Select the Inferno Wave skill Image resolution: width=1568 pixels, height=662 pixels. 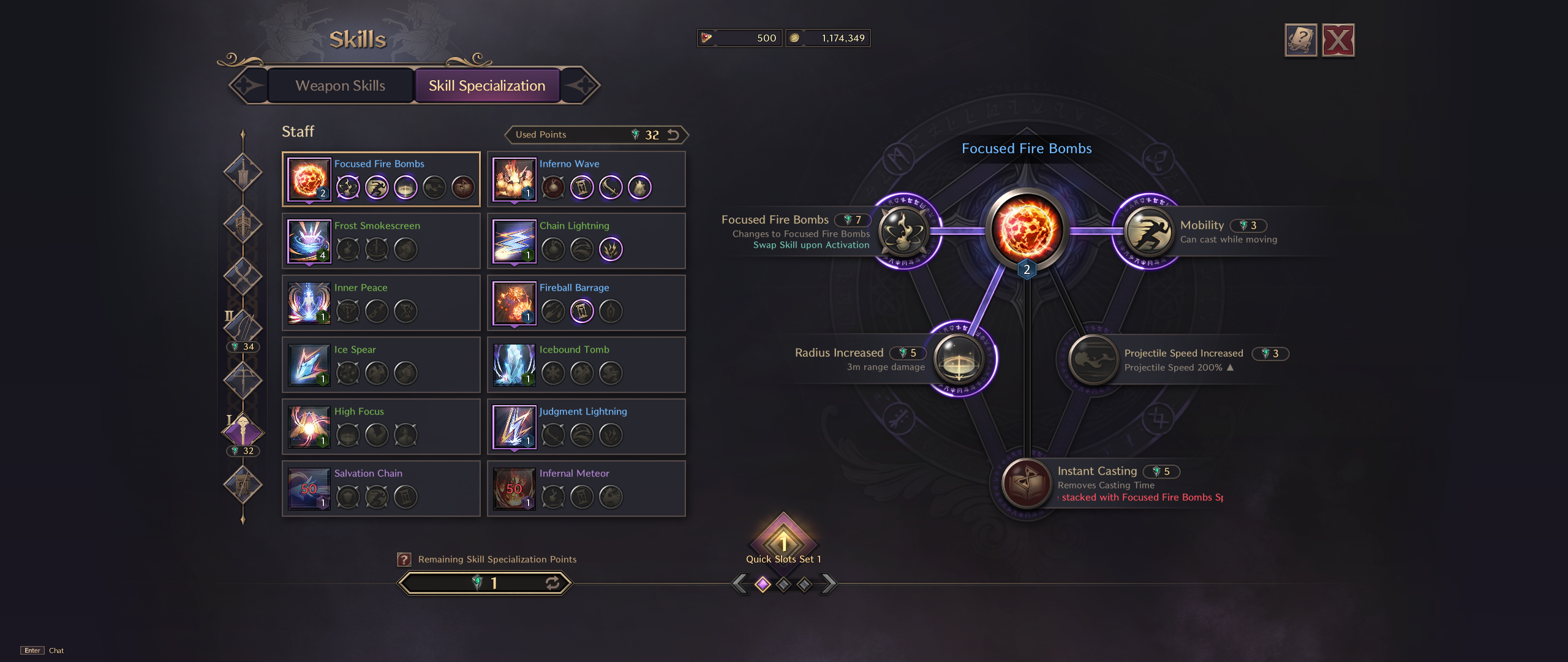pyautogui.click(x=514, y=180)
